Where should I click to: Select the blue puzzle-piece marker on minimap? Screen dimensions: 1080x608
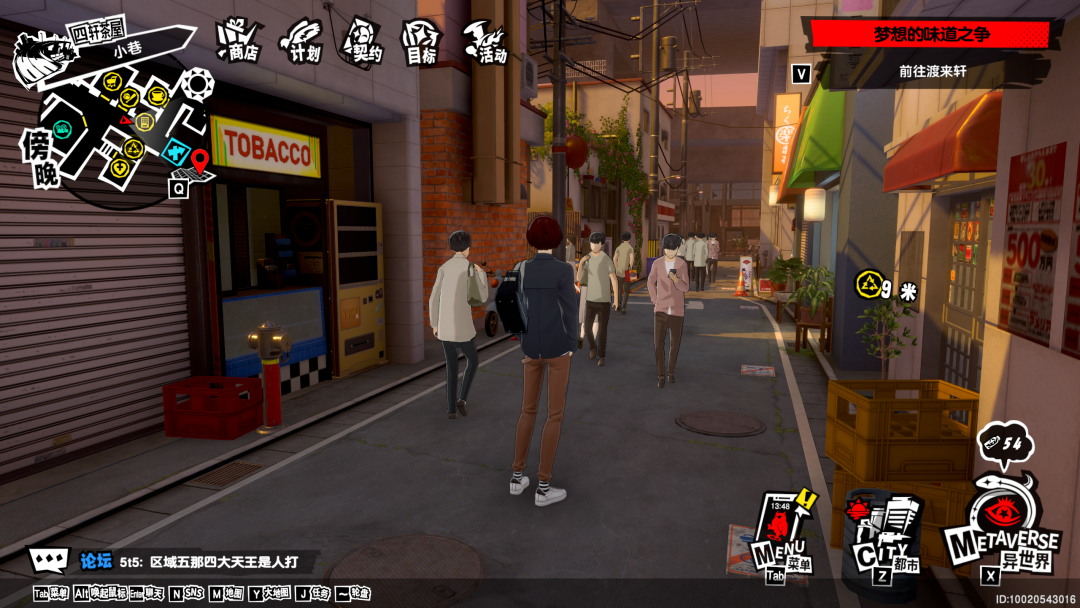coord(175,152)
